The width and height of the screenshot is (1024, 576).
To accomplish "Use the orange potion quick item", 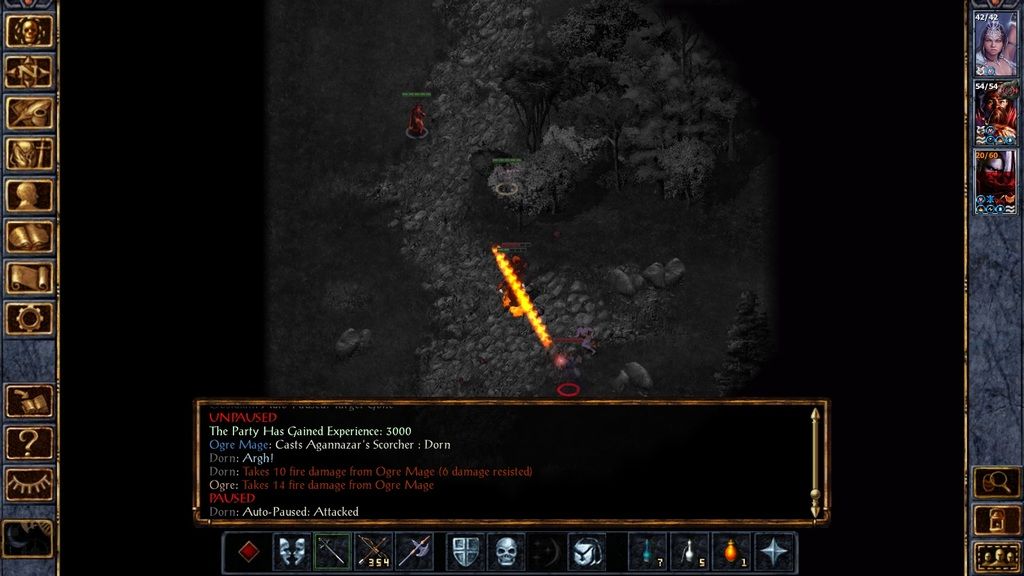I will pos(731,552).
